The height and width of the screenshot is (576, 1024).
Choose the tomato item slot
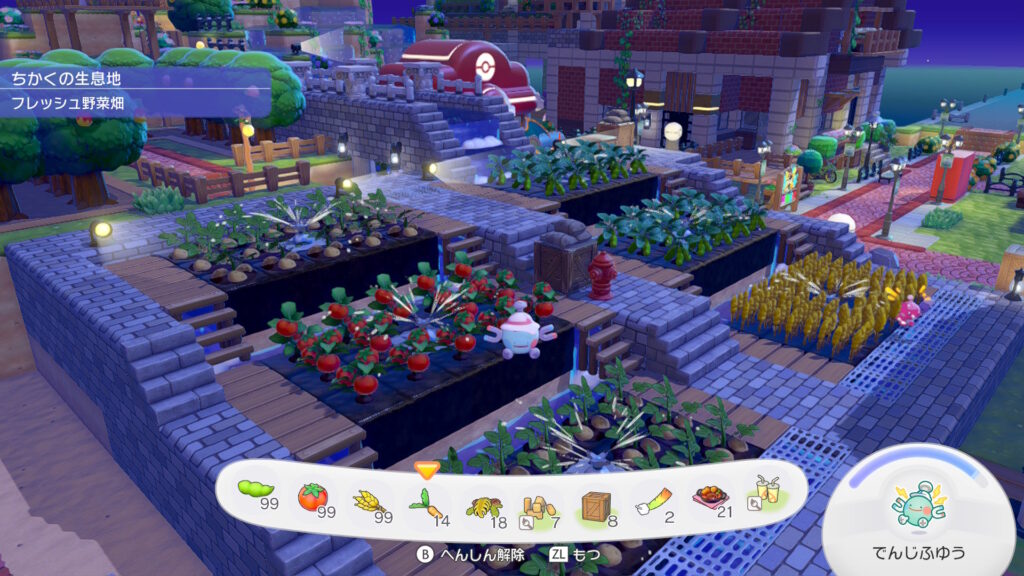313,497
